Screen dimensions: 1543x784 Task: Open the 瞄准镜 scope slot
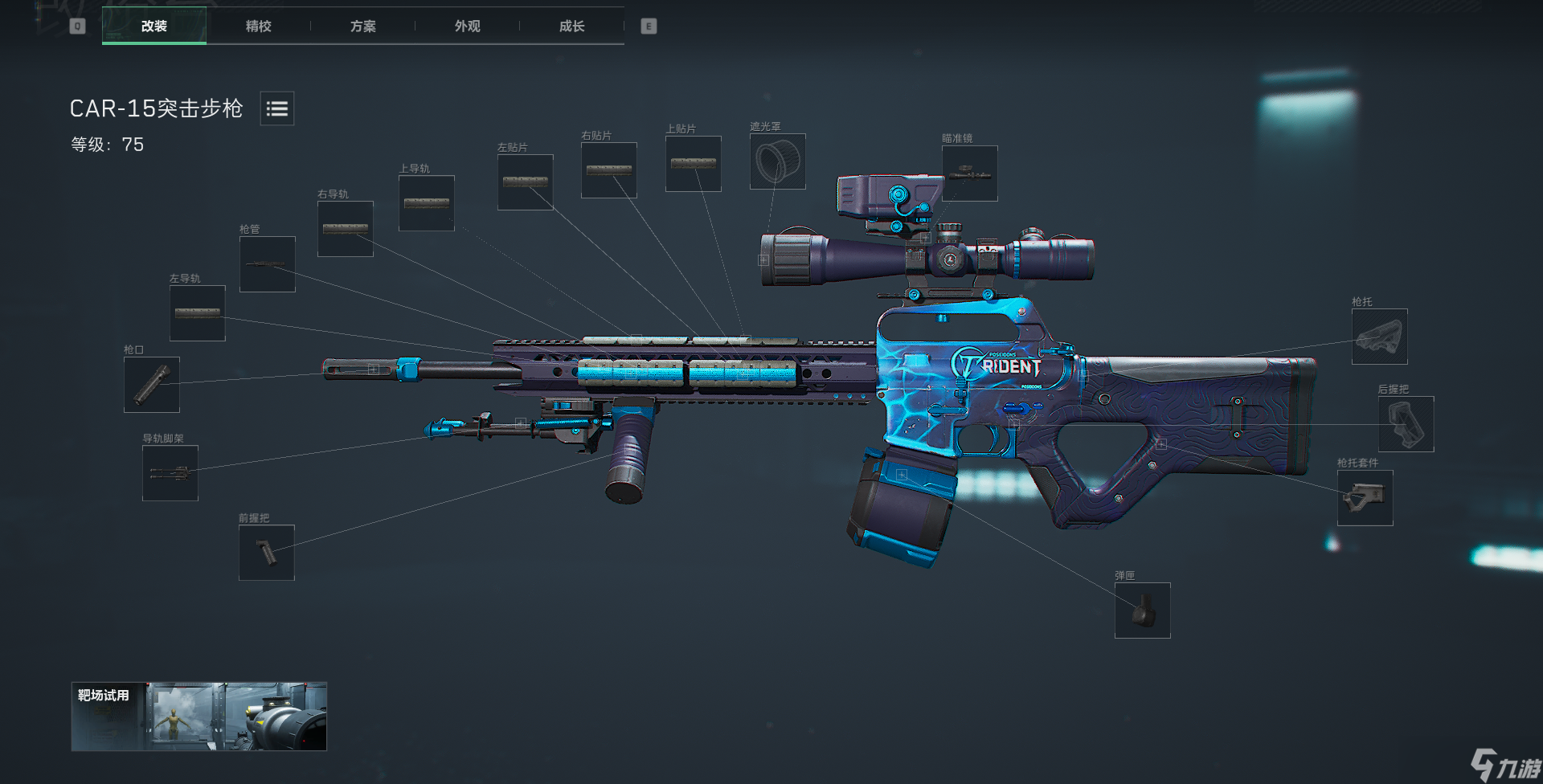click(x=970, y=174)
